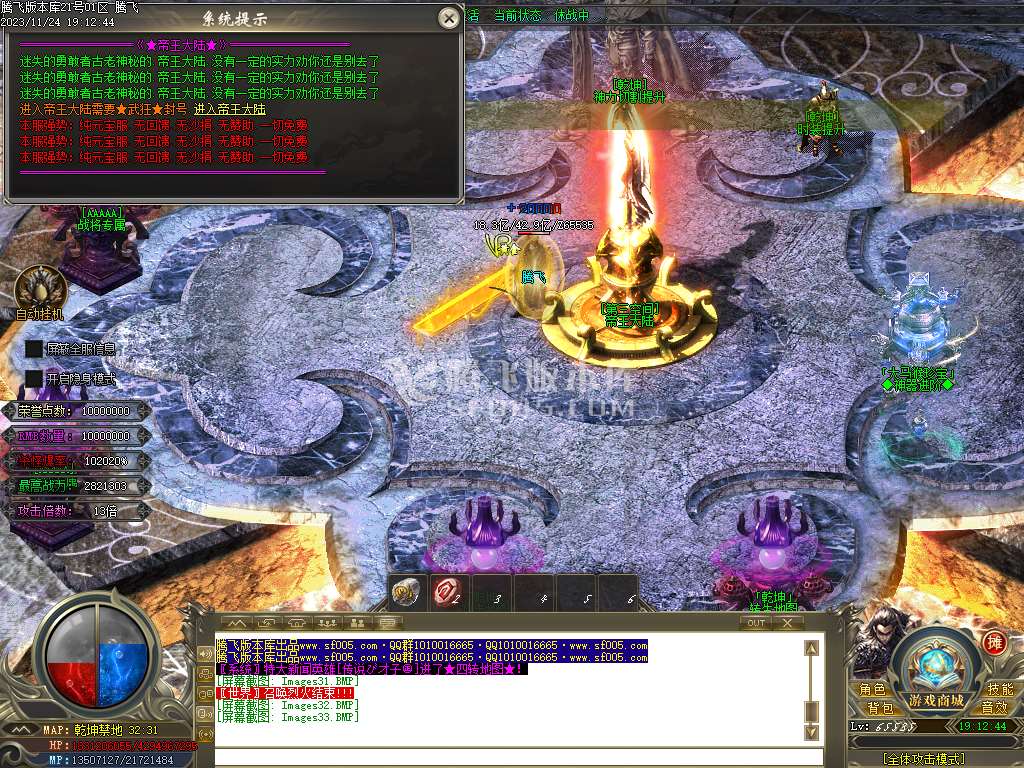
Task: Click the red 摊 stall button
Action: tap(994, 642)
